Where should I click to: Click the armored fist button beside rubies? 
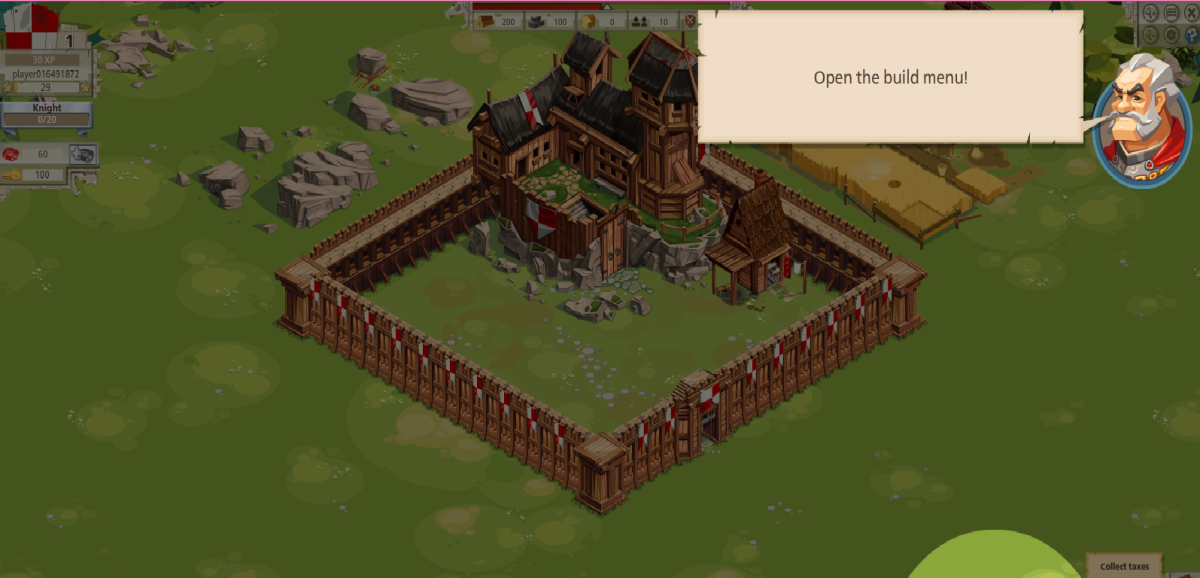[x=83, y=154]
